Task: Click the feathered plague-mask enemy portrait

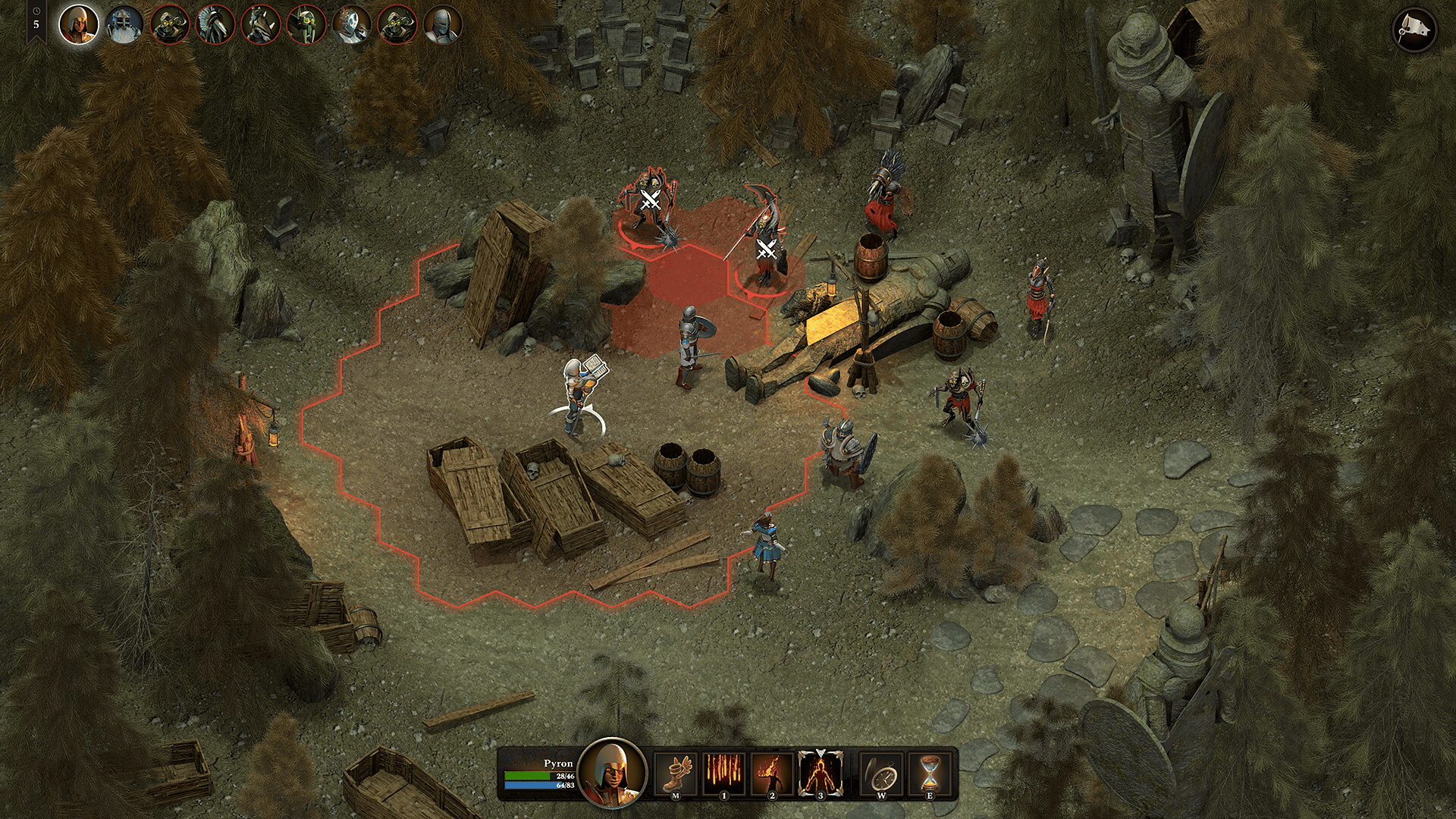Action: click(x=215, y=25)
